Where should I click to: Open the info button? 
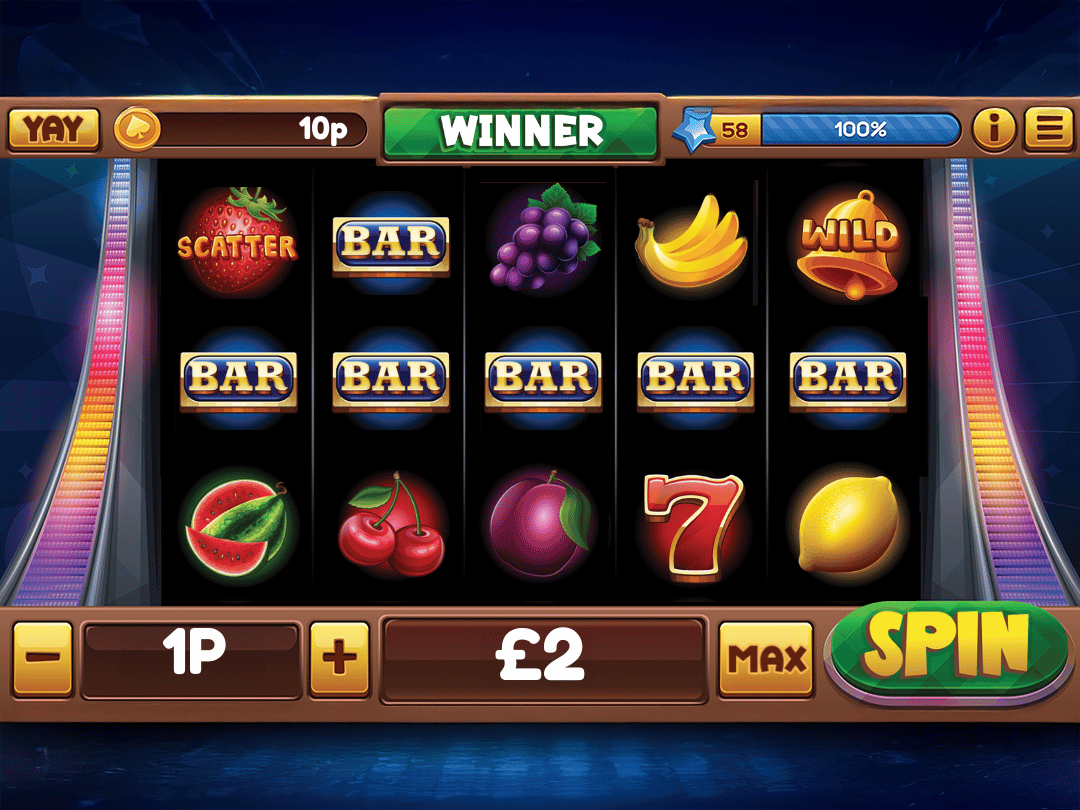[x=994, y=129]
